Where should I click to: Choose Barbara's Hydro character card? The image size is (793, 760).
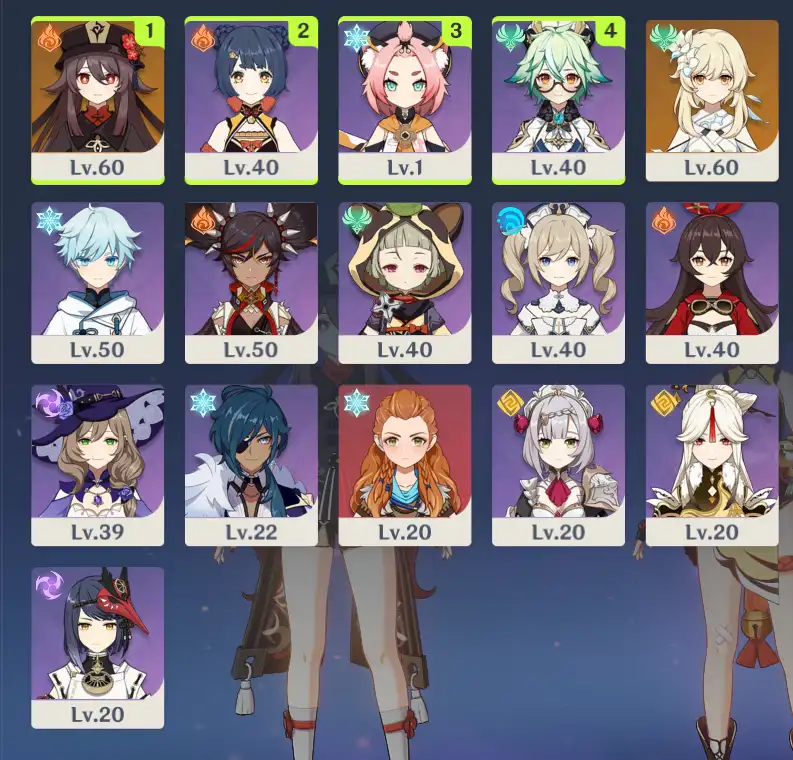tap(558, 282)
